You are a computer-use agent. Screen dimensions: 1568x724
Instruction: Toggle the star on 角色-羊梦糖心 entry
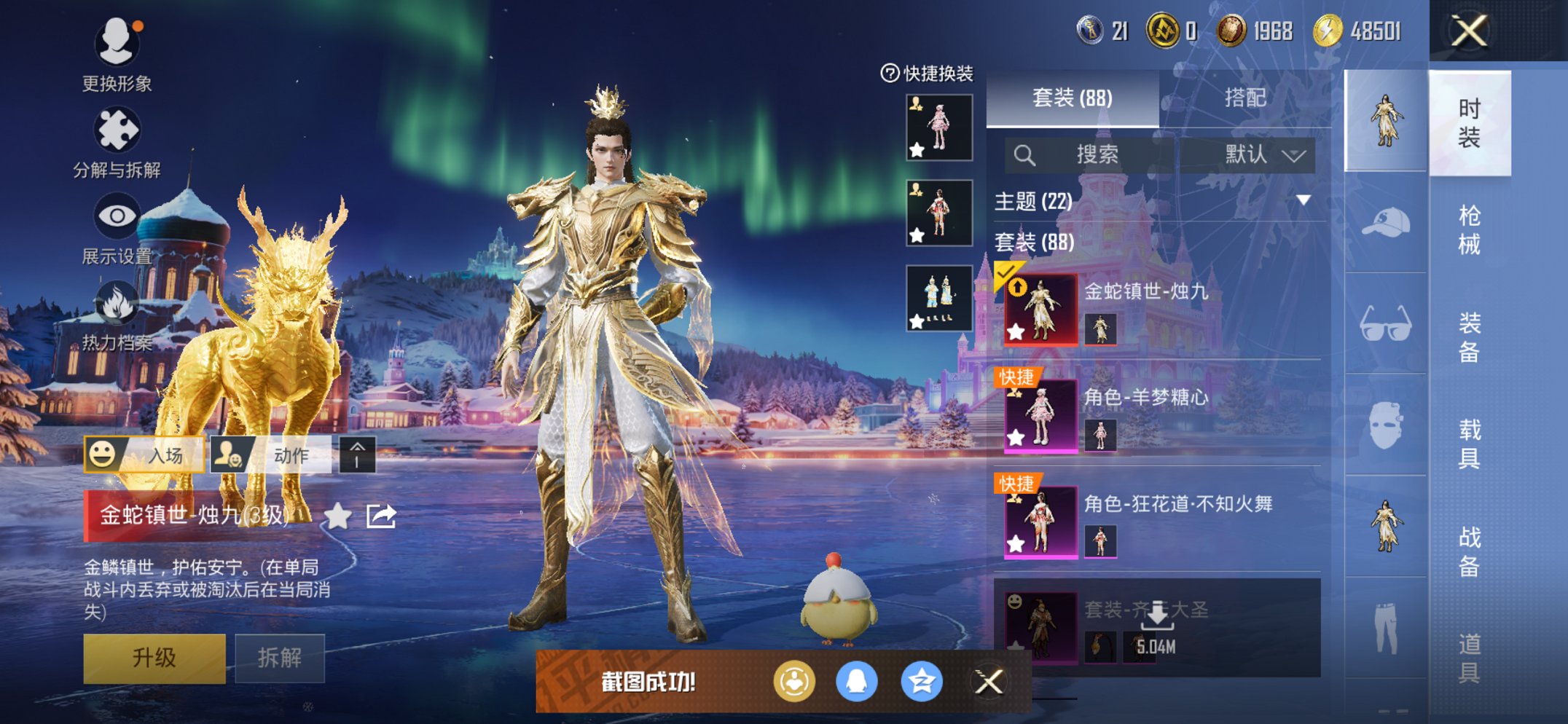click(x=1016, y=439)
